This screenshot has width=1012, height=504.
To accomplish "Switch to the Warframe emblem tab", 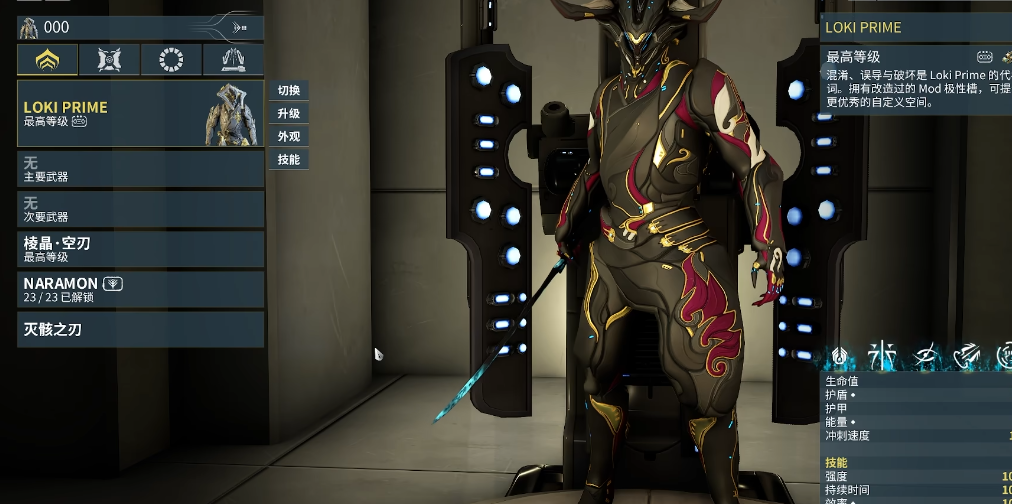I will click(47, 61).
